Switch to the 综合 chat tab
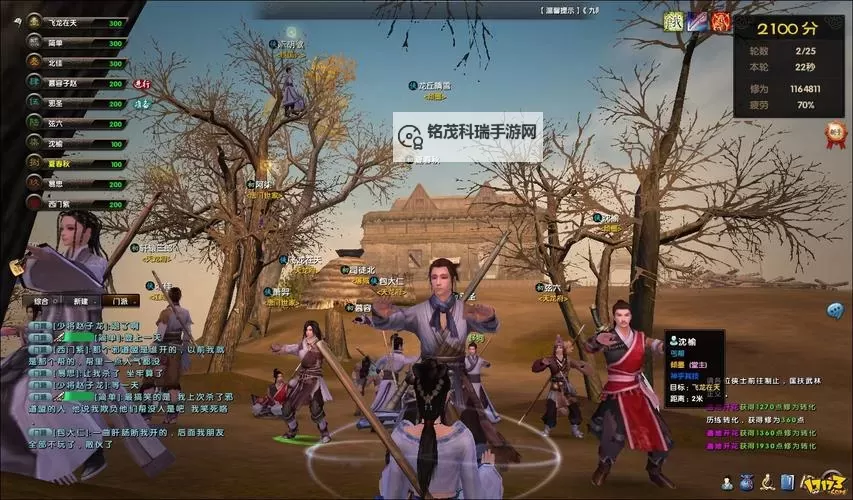 (41, 300)
